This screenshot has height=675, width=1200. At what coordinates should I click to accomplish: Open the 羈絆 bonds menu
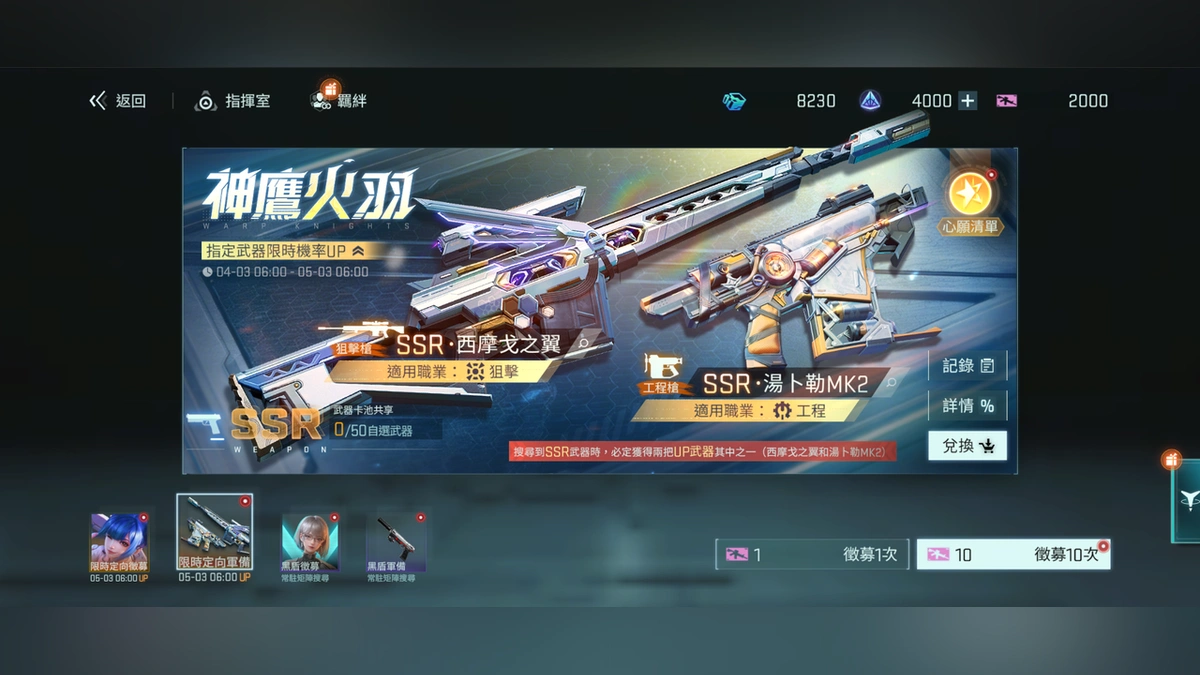339,101
